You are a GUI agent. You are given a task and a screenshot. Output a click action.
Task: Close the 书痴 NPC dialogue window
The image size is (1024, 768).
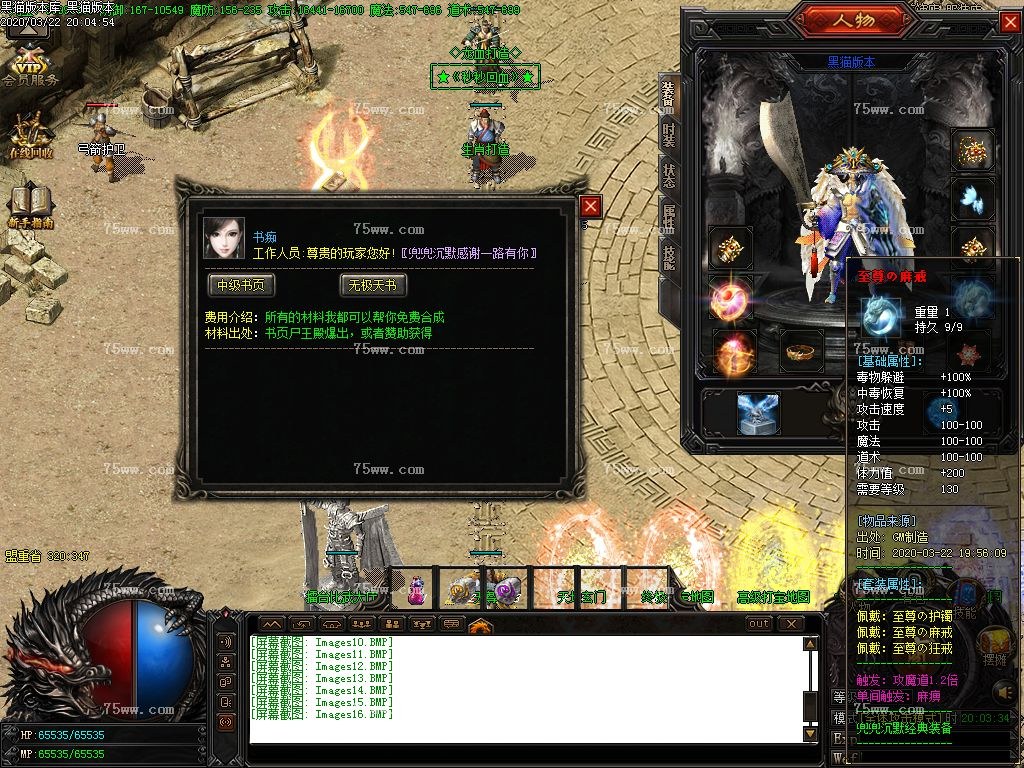pos(591,206)
